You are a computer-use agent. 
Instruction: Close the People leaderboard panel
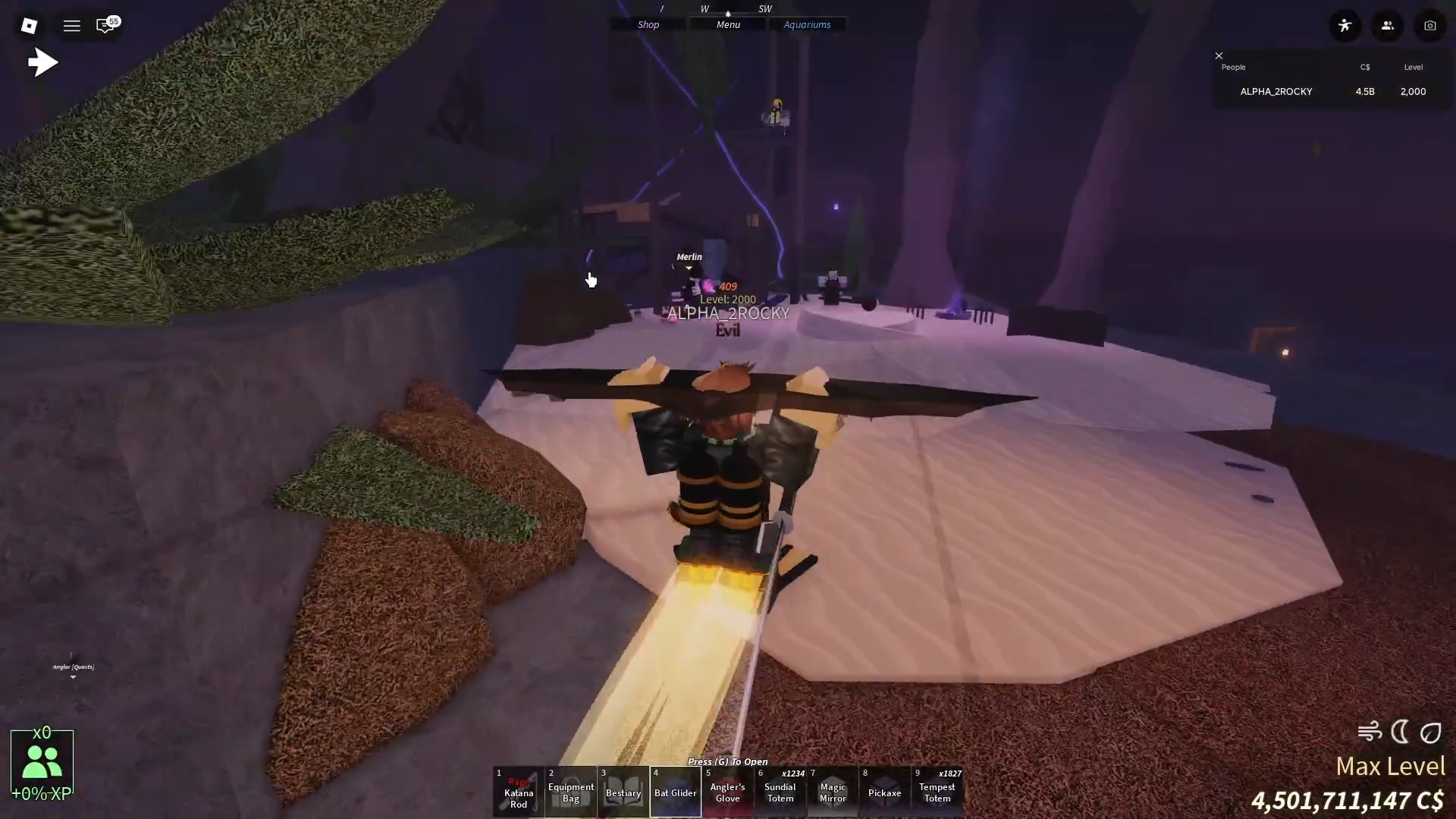(1219, 55)
